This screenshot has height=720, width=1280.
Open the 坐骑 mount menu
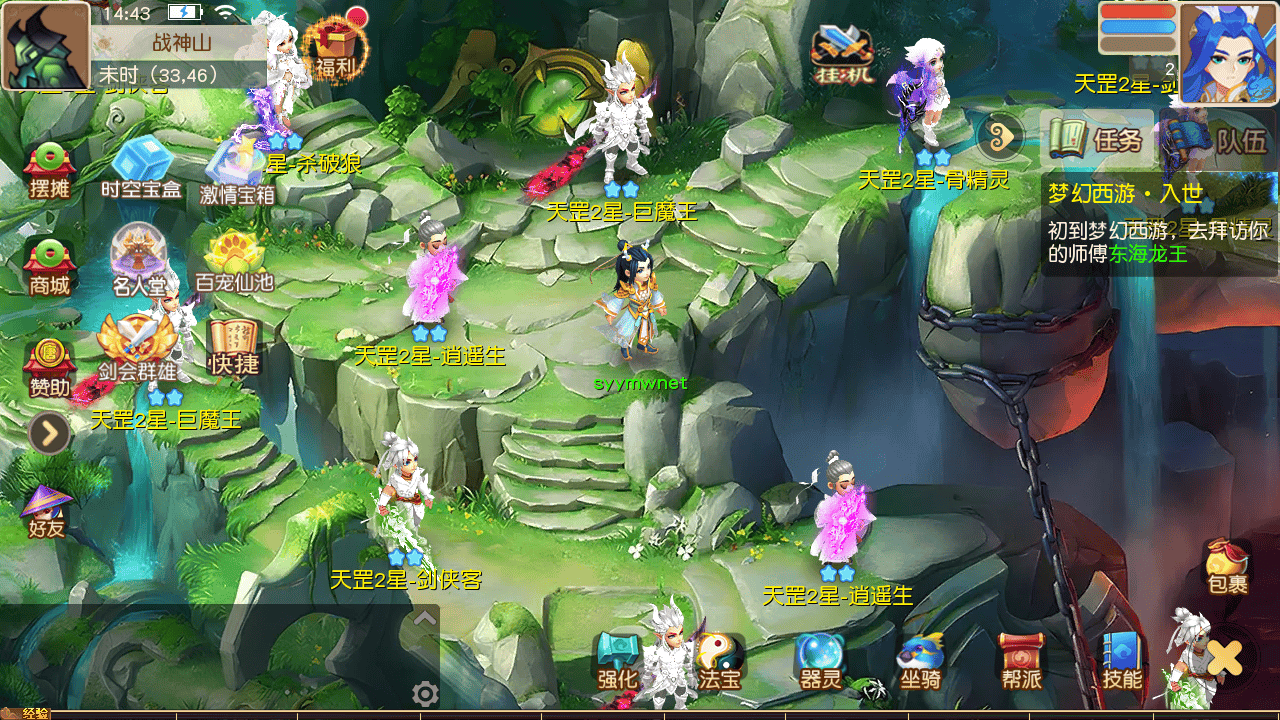coord(920,660)
